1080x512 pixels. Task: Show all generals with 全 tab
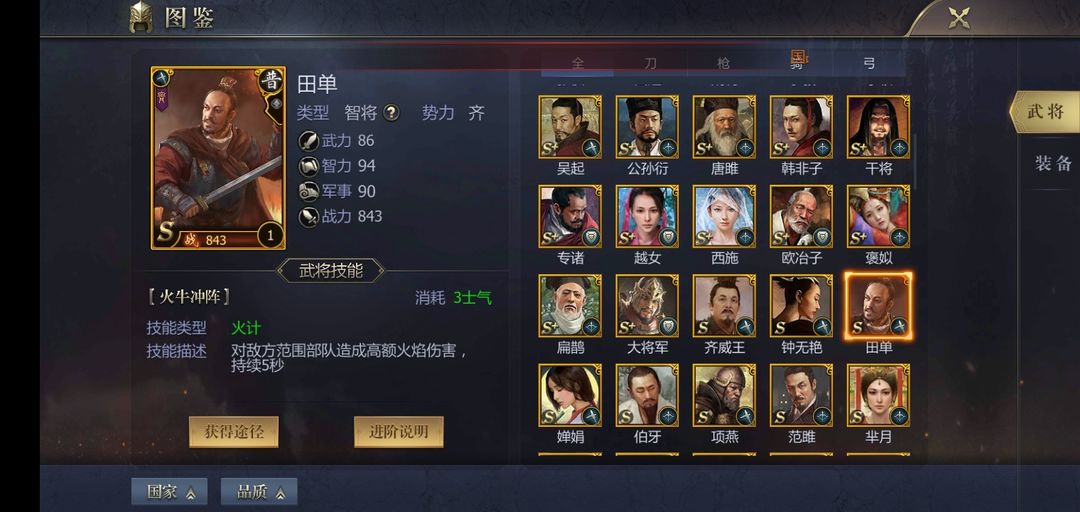578,63
